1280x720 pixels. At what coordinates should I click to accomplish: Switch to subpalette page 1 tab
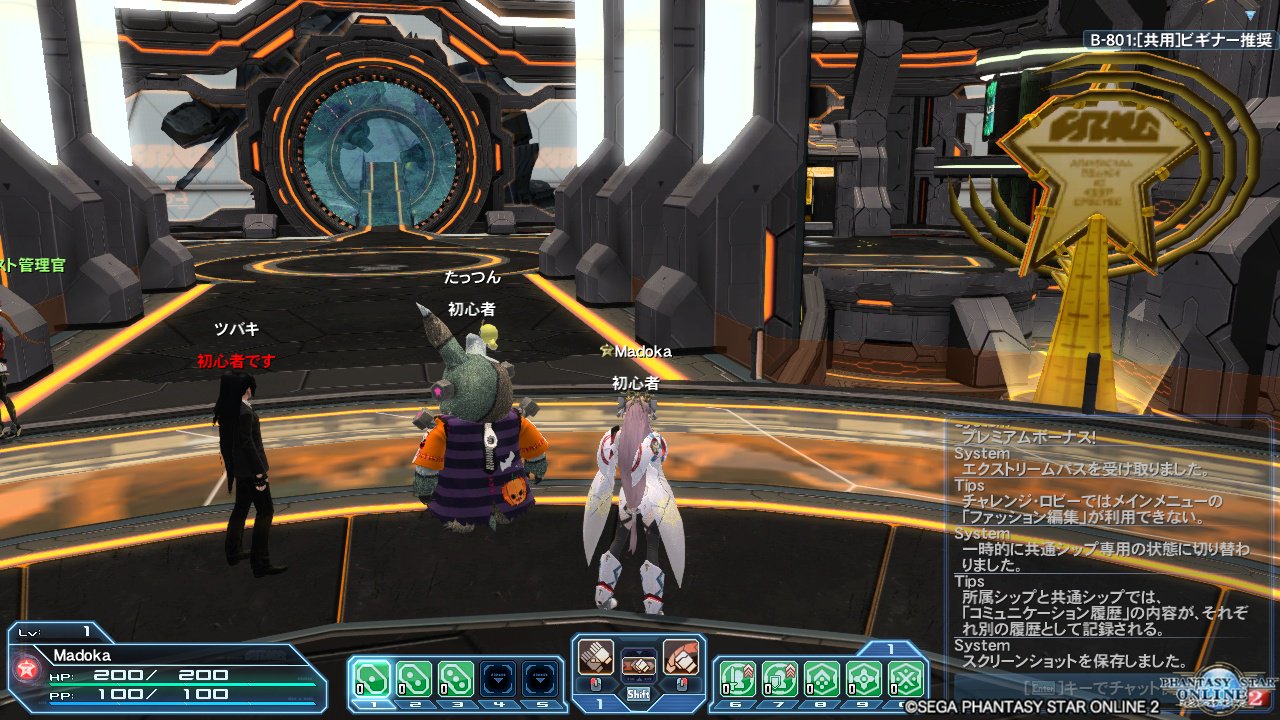click(890, 646)
